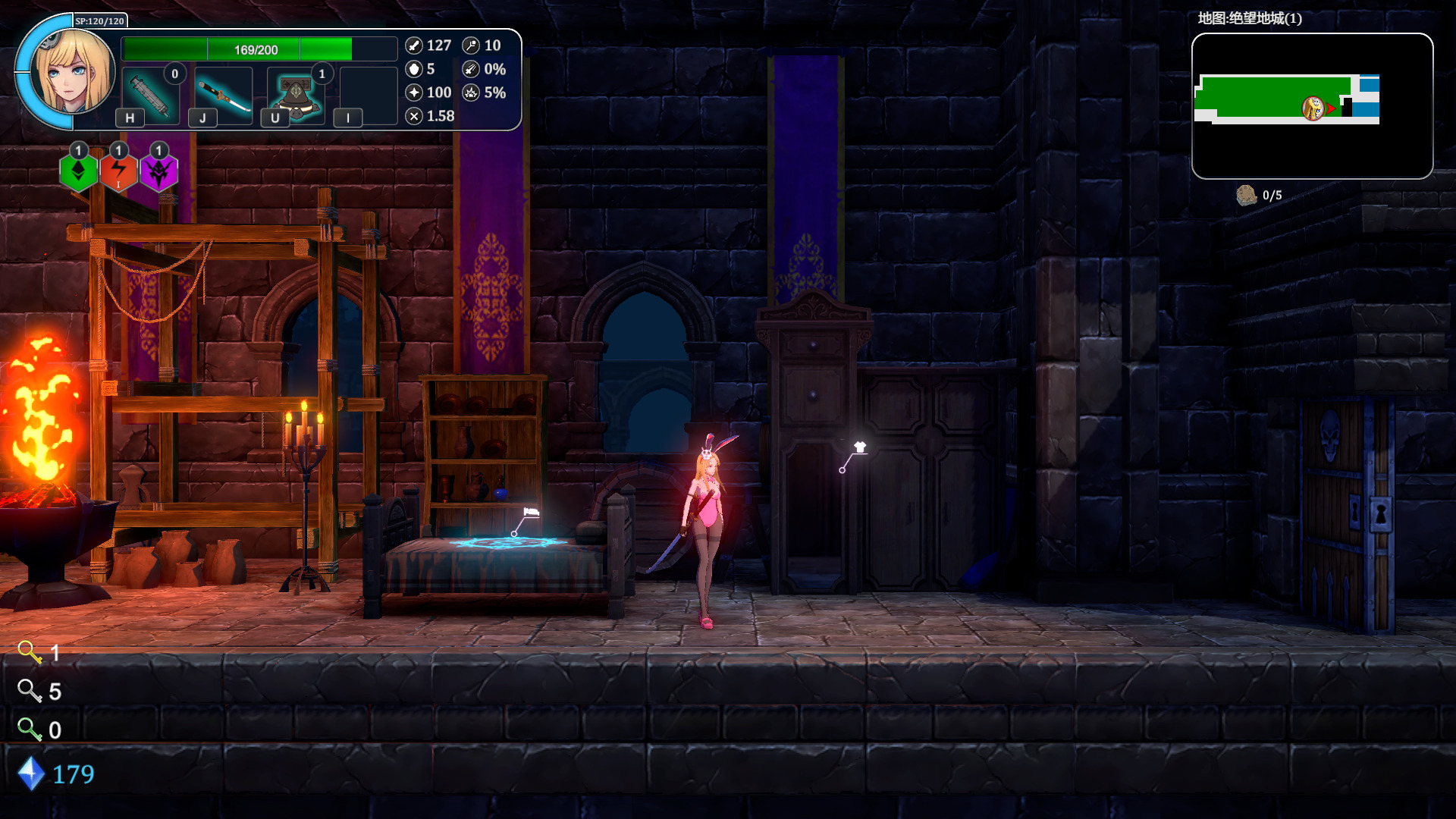Viewport: 1456px width, 819px height.
Task: Click the blue crystal currency icon
Action: coord(31,773)
